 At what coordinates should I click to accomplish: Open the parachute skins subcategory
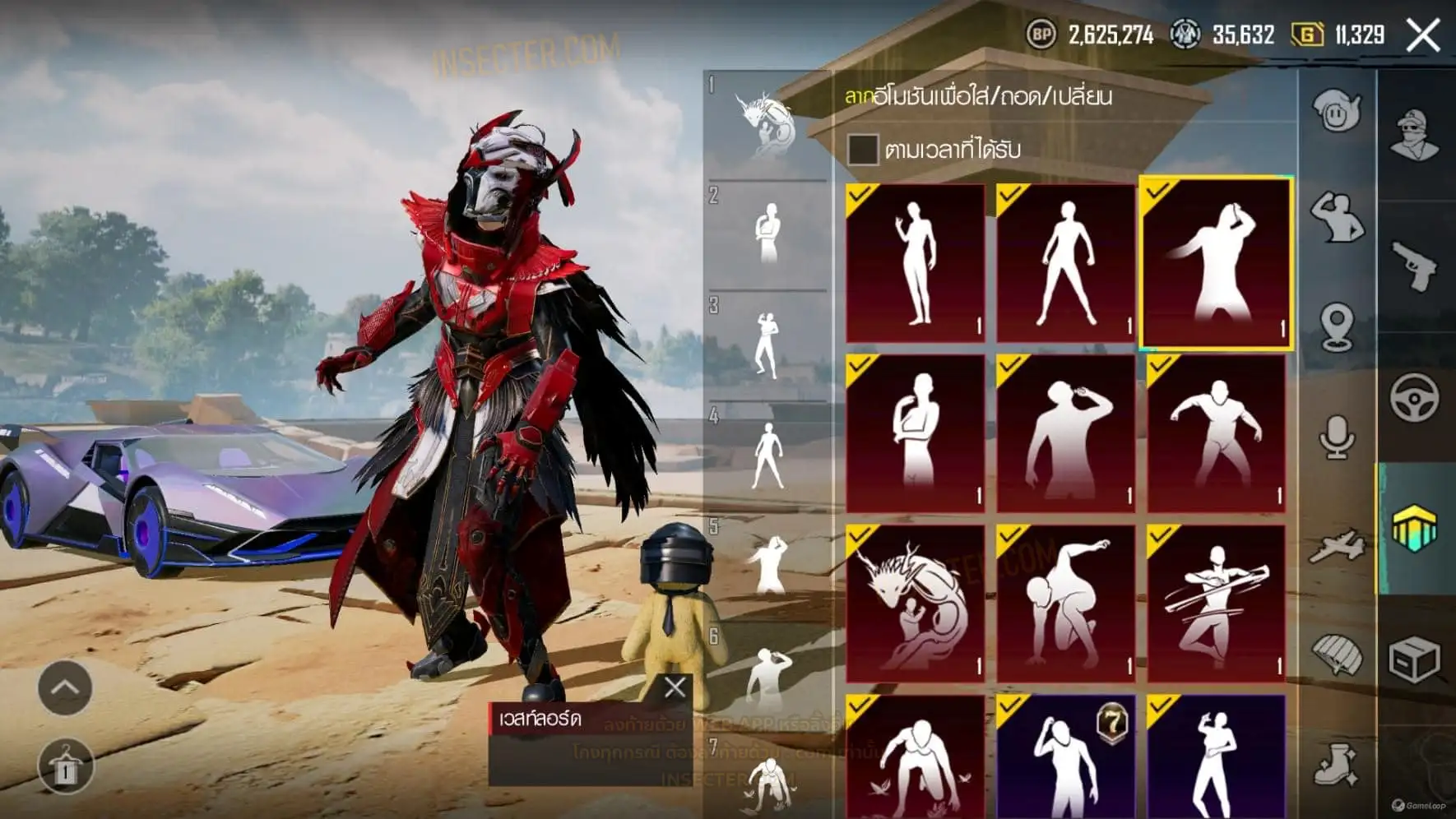click(1337, 655)
